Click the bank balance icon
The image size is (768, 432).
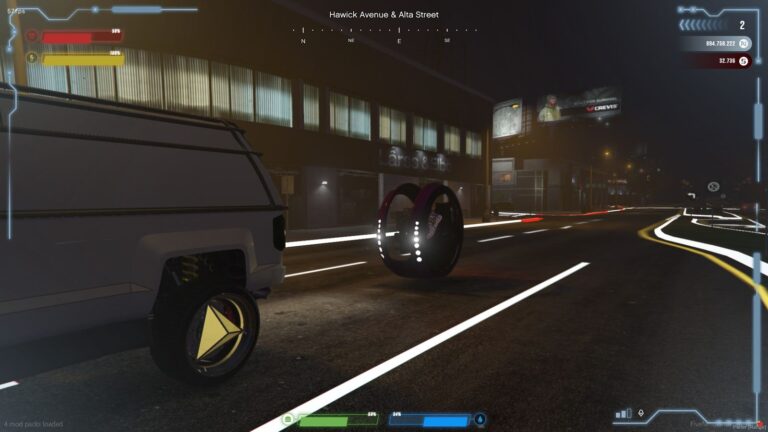(743, 44)
